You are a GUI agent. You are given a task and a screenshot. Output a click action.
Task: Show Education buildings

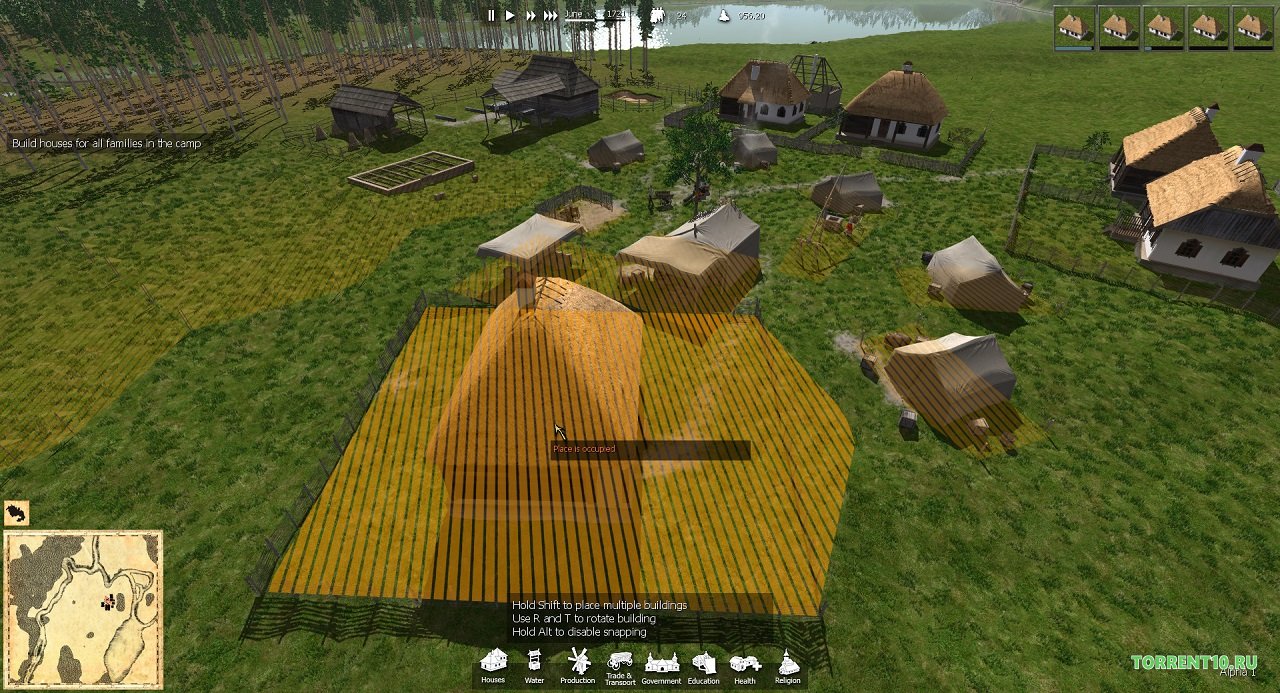coord(703,665)
